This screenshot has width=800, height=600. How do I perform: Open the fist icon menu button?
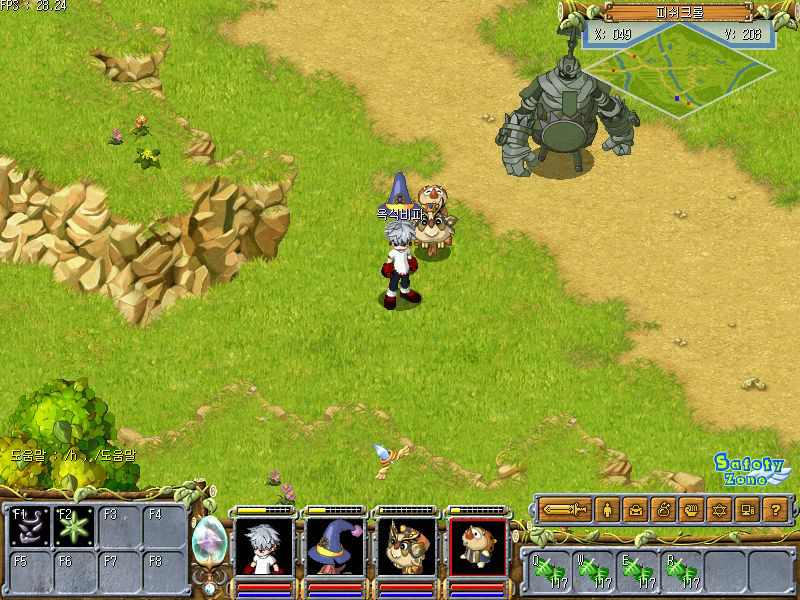(690, 510)
